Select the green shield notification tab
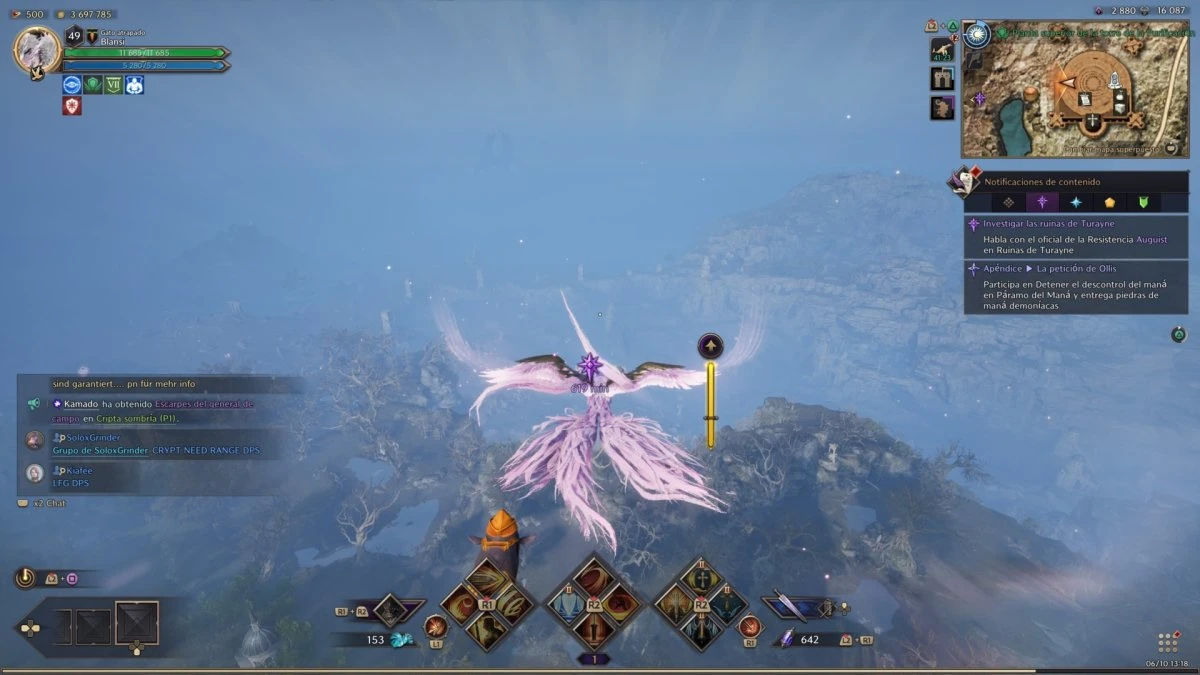1200x675 pixels. click(x=1143, y=201)
